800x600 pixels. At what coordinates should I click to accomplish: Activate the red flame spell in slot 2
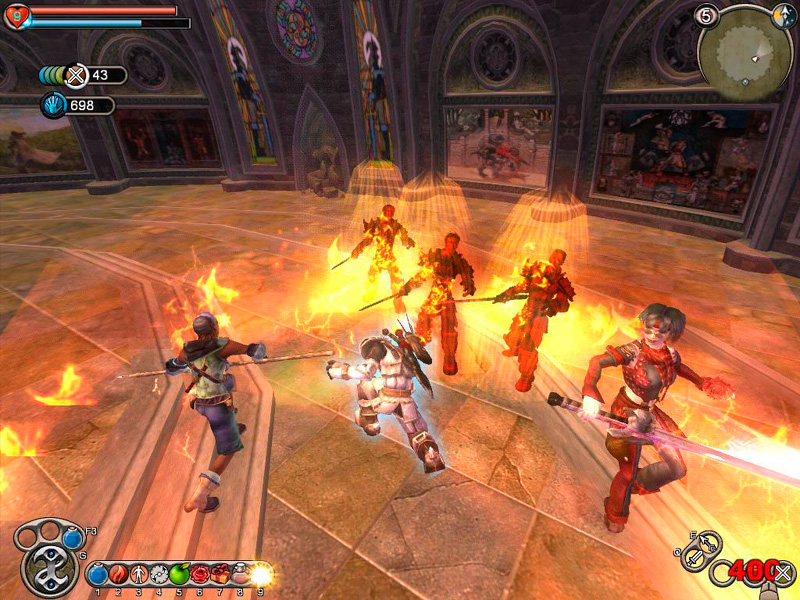click(x=117, y=575)
